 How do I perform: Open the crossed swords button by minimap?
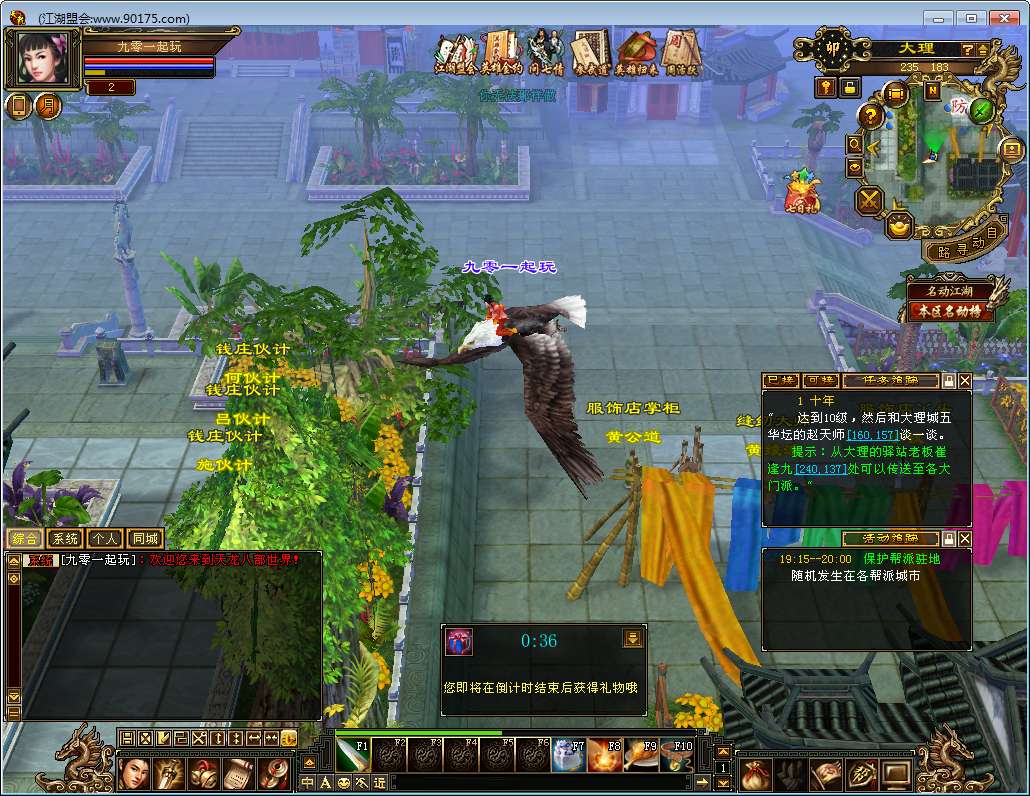coord(869,200)
